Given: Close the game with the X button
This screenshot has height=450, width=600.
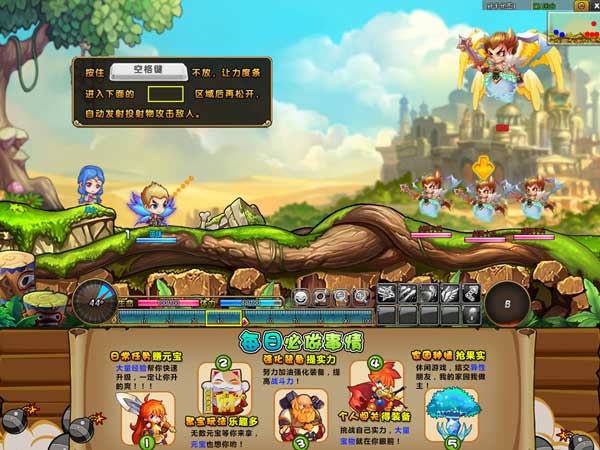Looking at the screenshot, I should 593,5.
